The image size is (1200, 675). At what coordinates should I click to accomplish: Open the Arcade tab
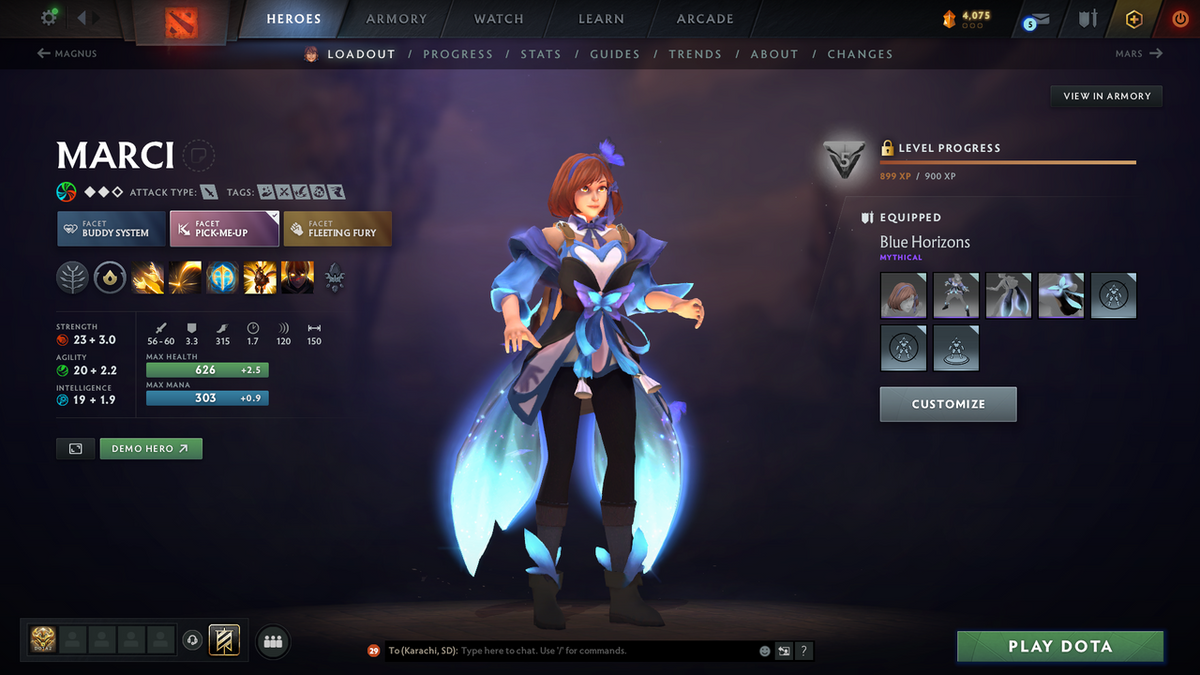pyautogui.click(x=705, y=19)
